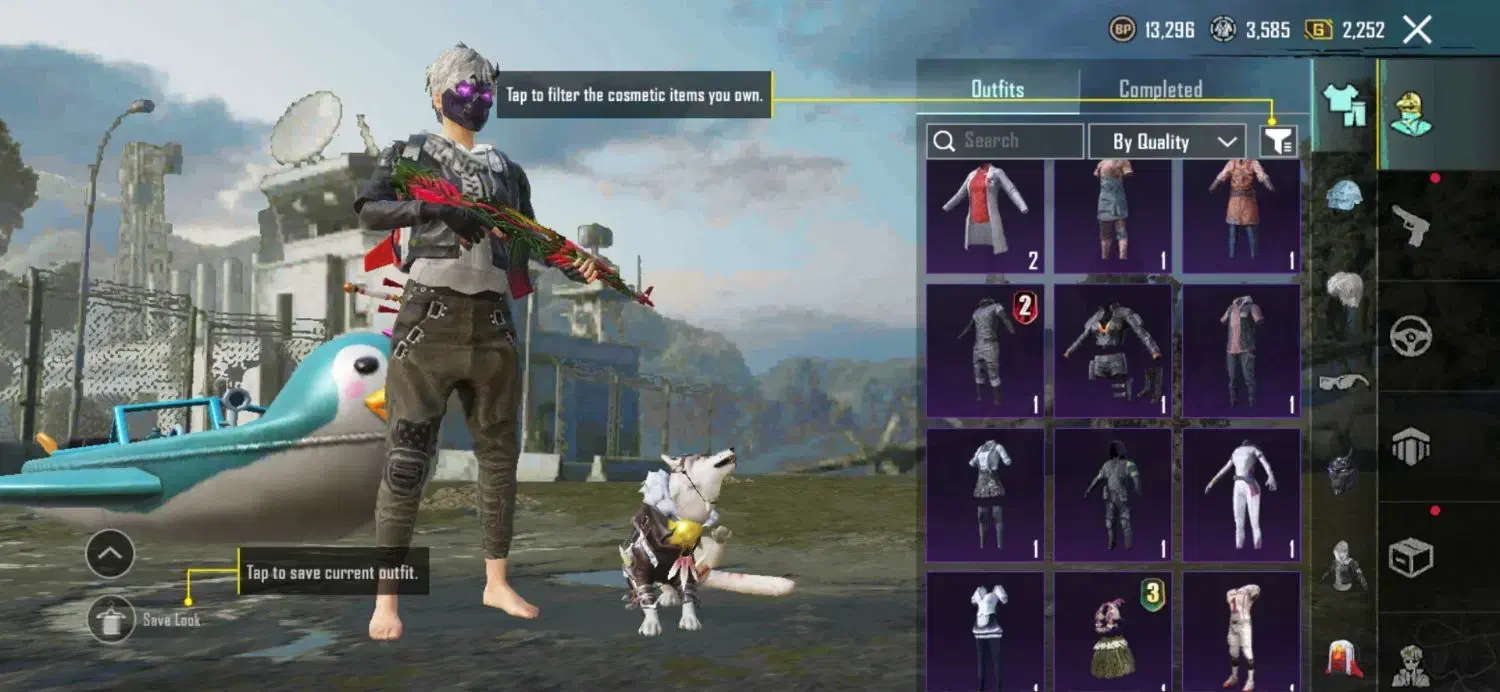Open the cardboard box crate category

[x=1411, y=556]
